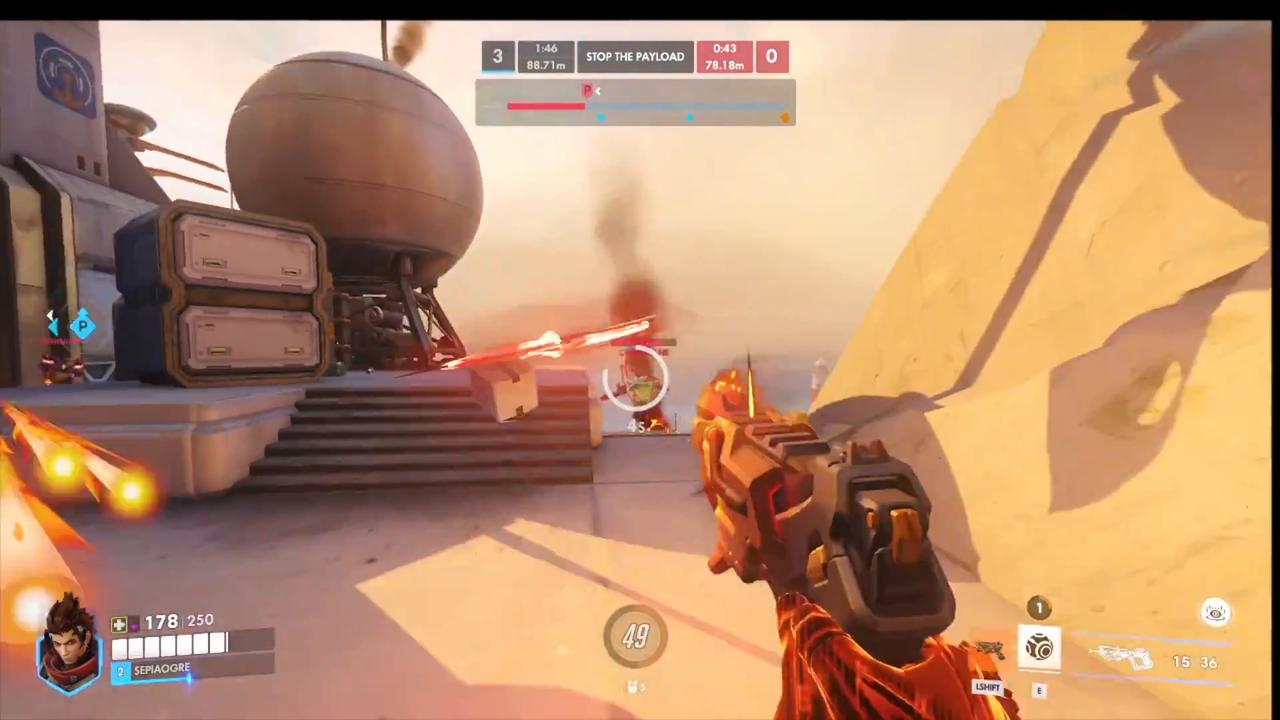Expand the blue score box showing 3
This screenshot has width=1280, height=720.
click(497, 57)
